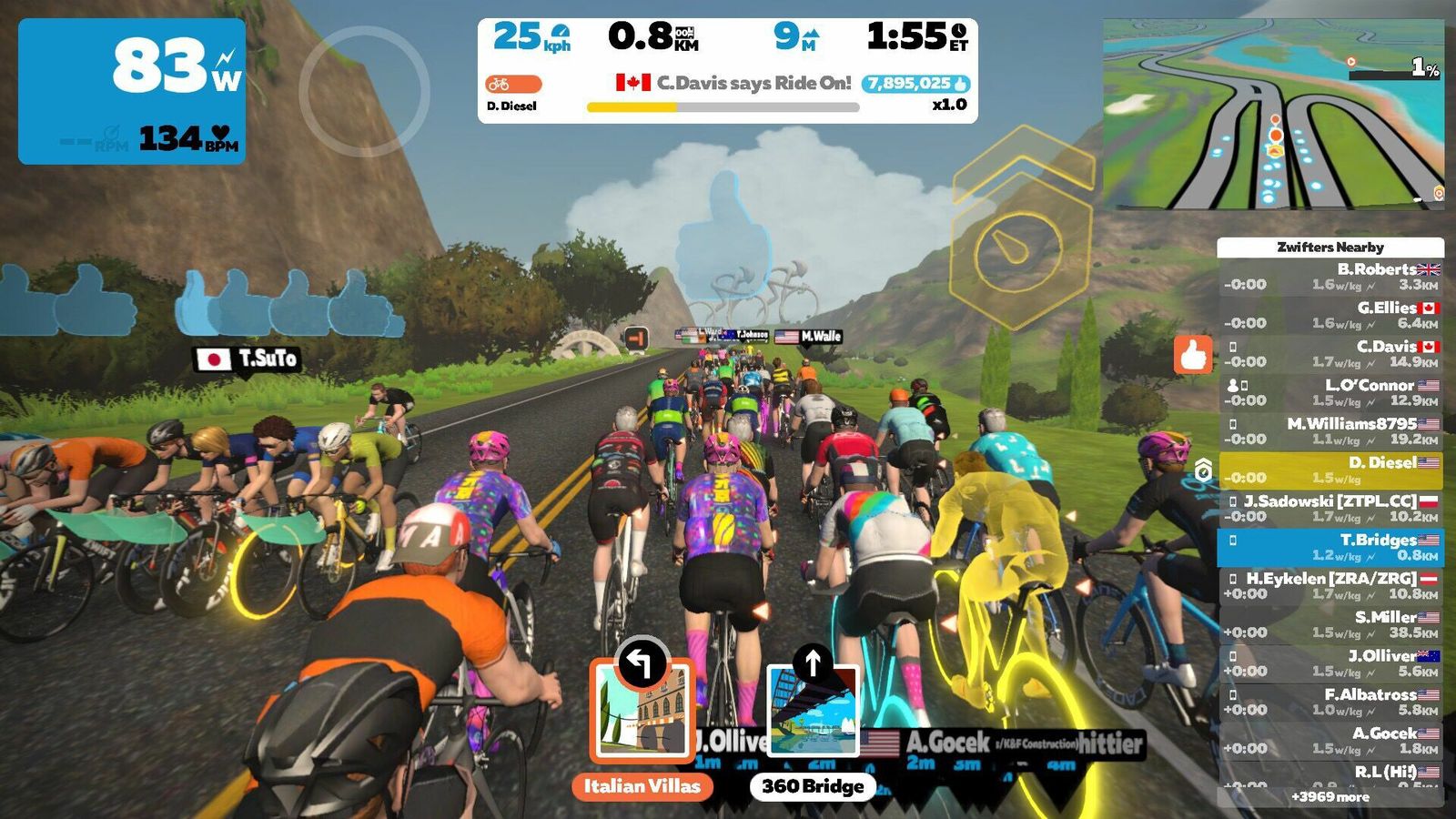The image size is (1456, 819).
Task: Activate the hexagon PowerUp icon
Action: (1017, 244)
